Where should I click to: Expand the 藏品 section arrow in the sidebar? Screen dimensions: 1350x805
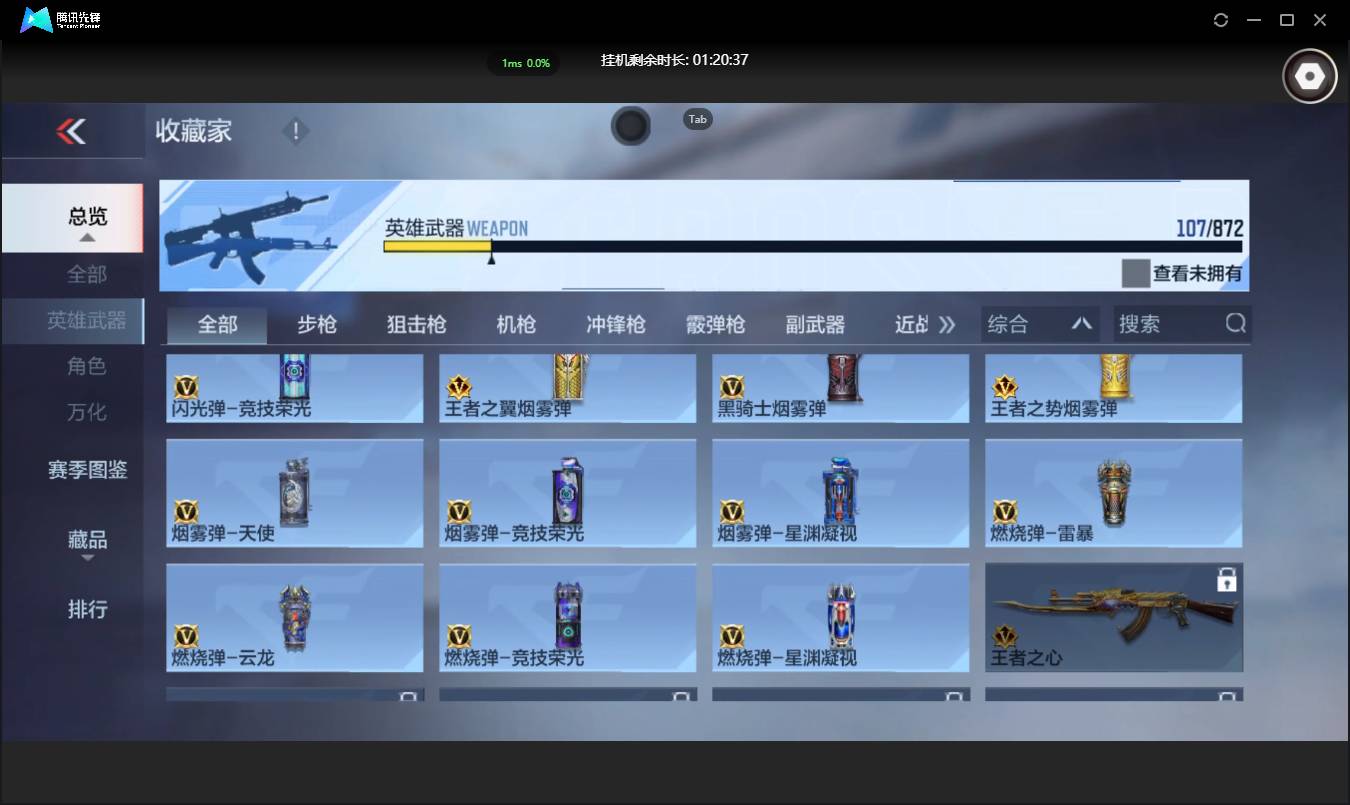point(87,557)
